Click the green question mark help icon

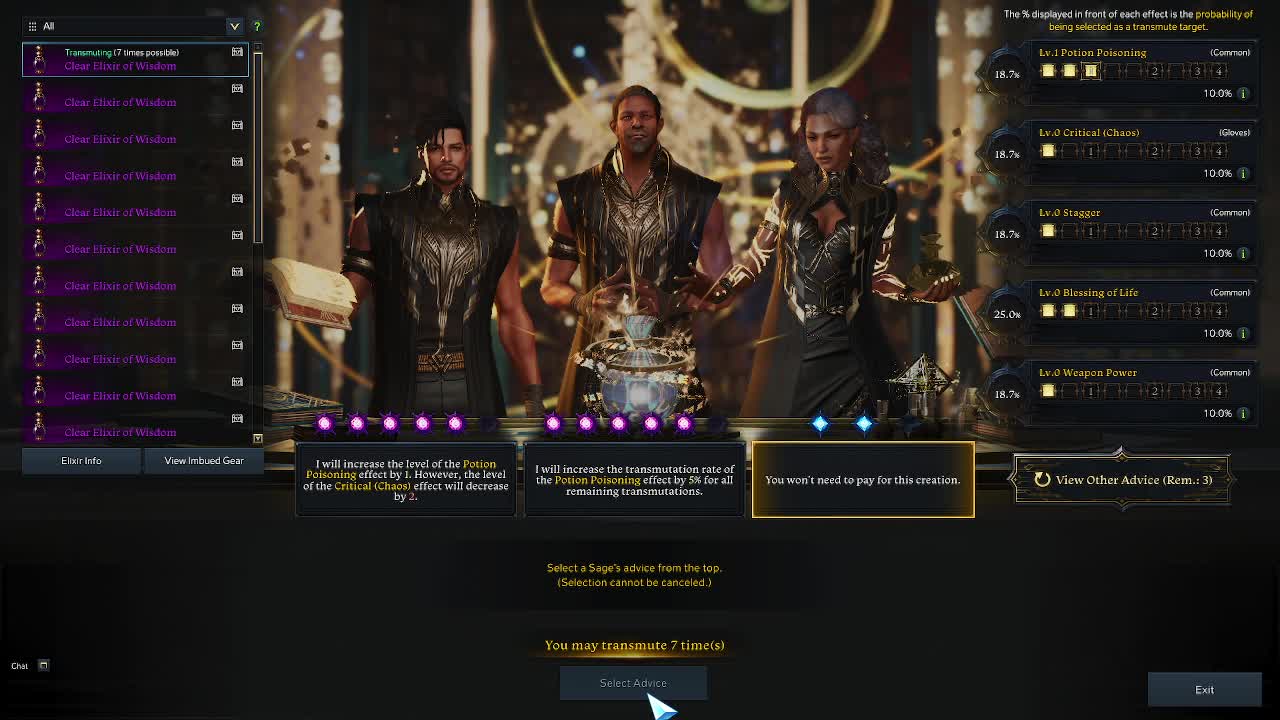[x=257, y=26]
